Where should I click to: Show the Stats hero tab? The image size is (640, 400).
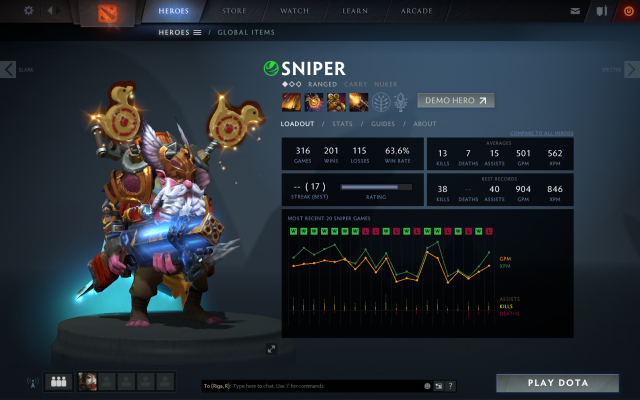[341, 124]
